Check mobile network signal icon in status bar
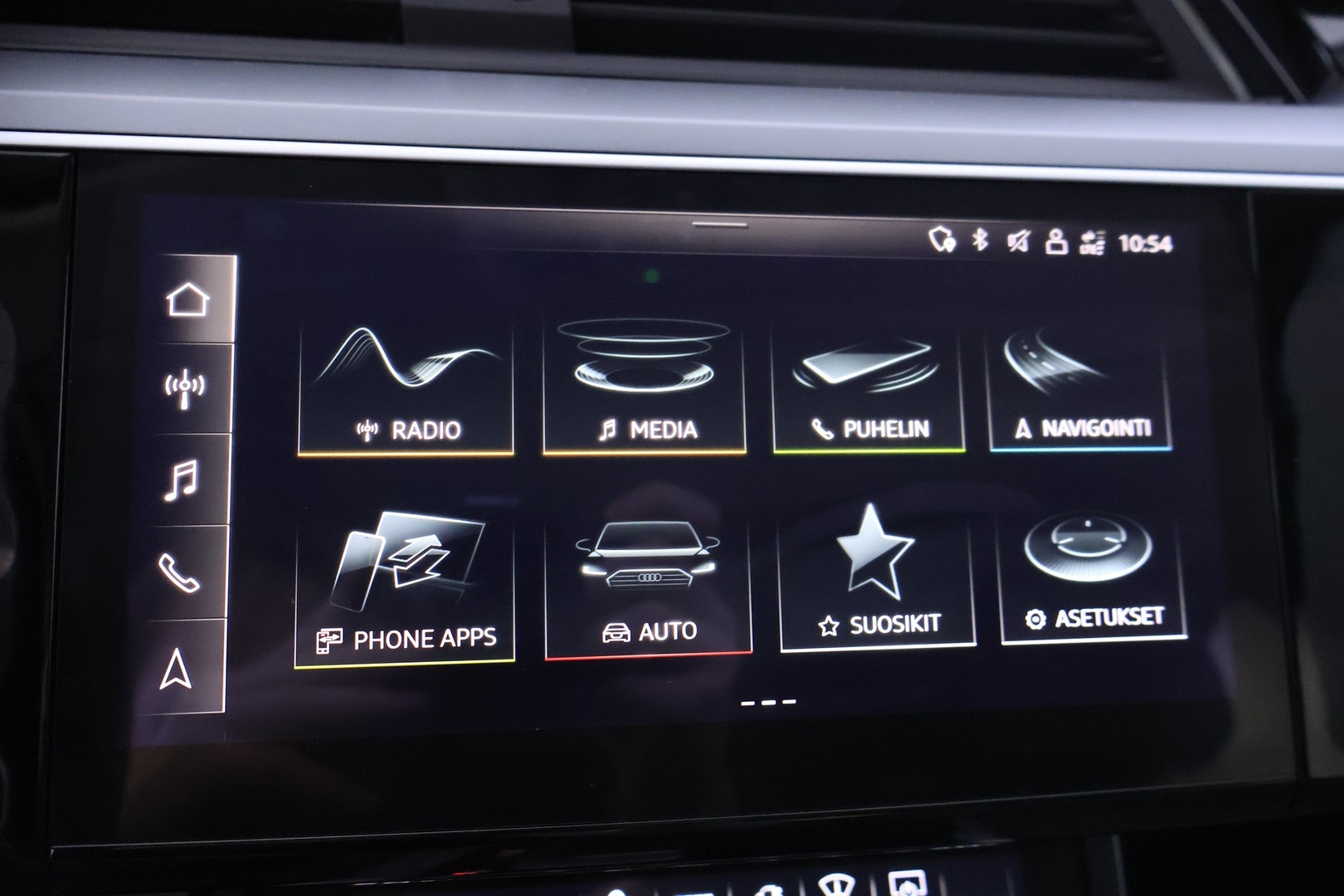Screen dimensions: 1344x896 point(1092,241)
